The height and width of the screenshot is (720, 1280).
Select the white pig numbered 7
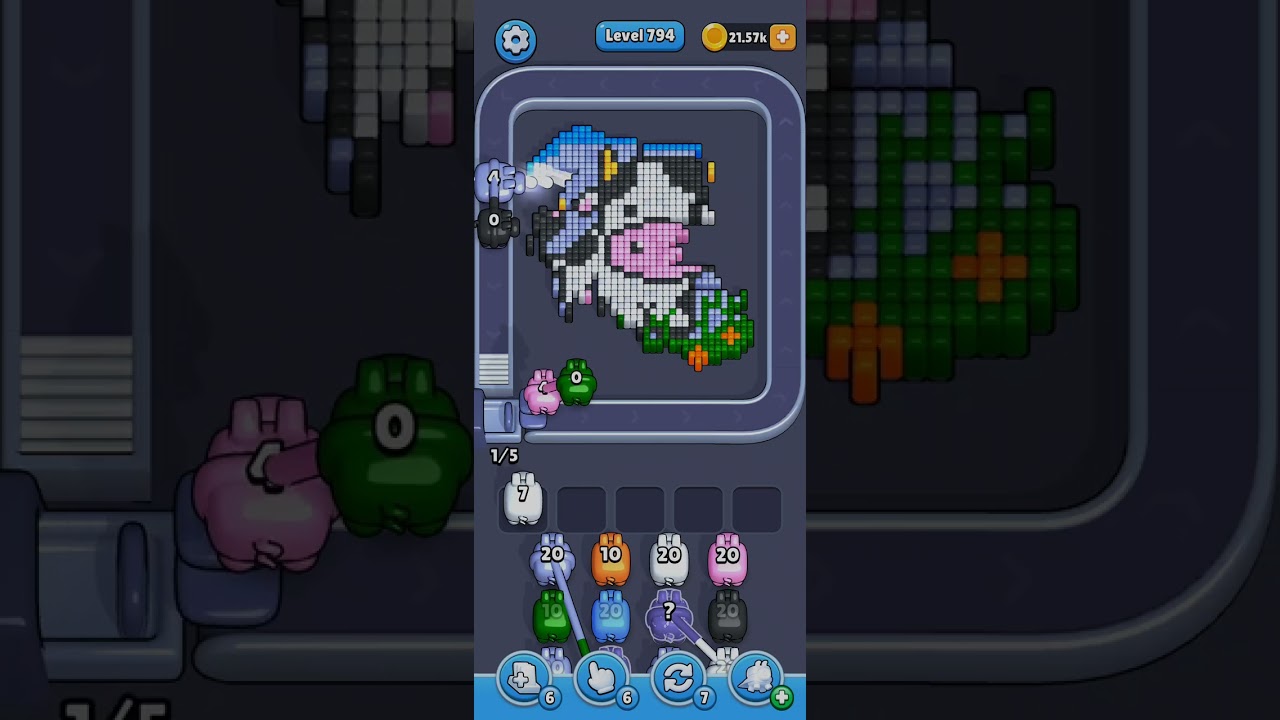(522, 500)
